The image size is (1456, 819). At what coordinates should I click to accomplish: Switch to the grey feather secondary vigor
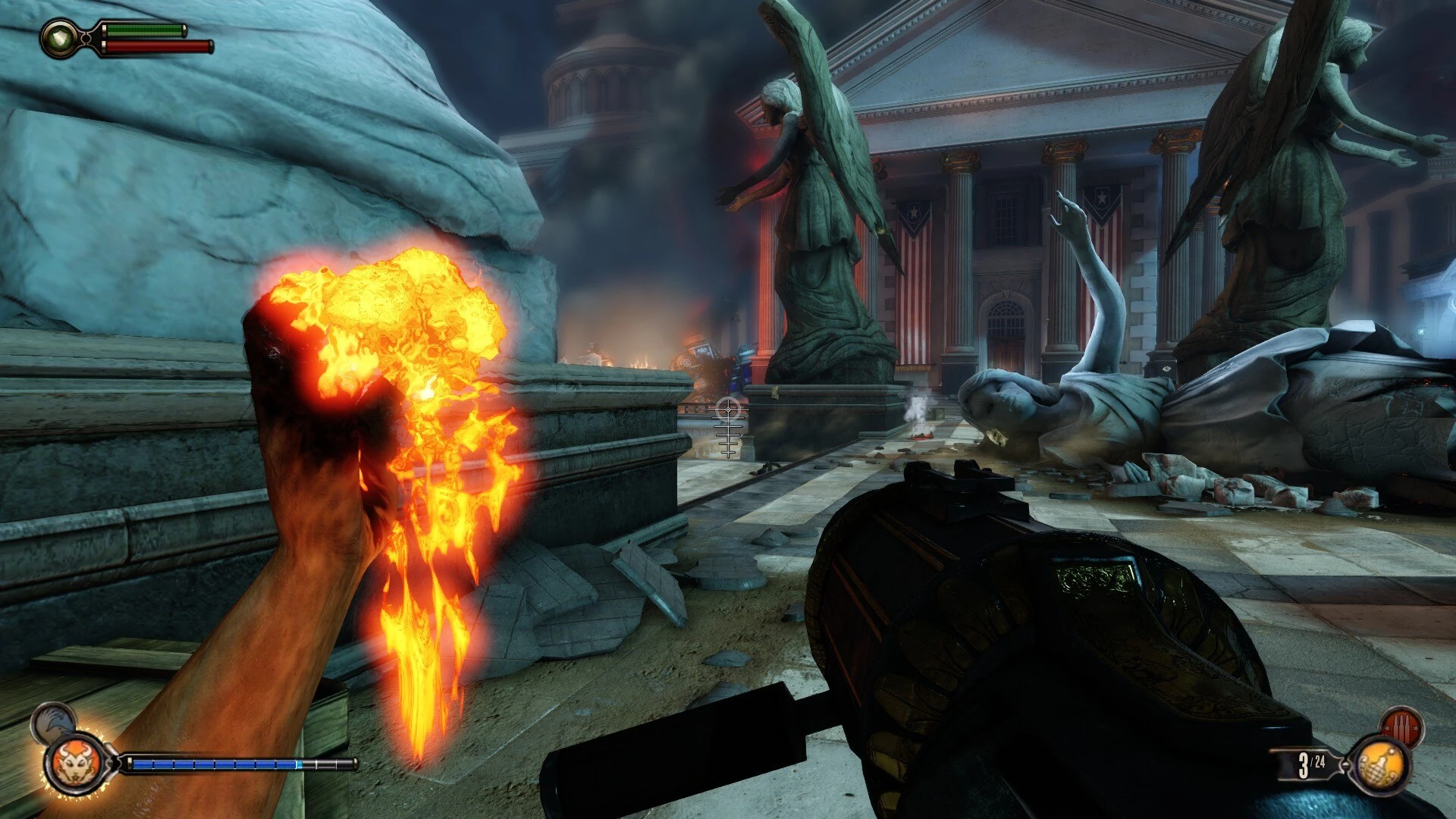[52, 721]
